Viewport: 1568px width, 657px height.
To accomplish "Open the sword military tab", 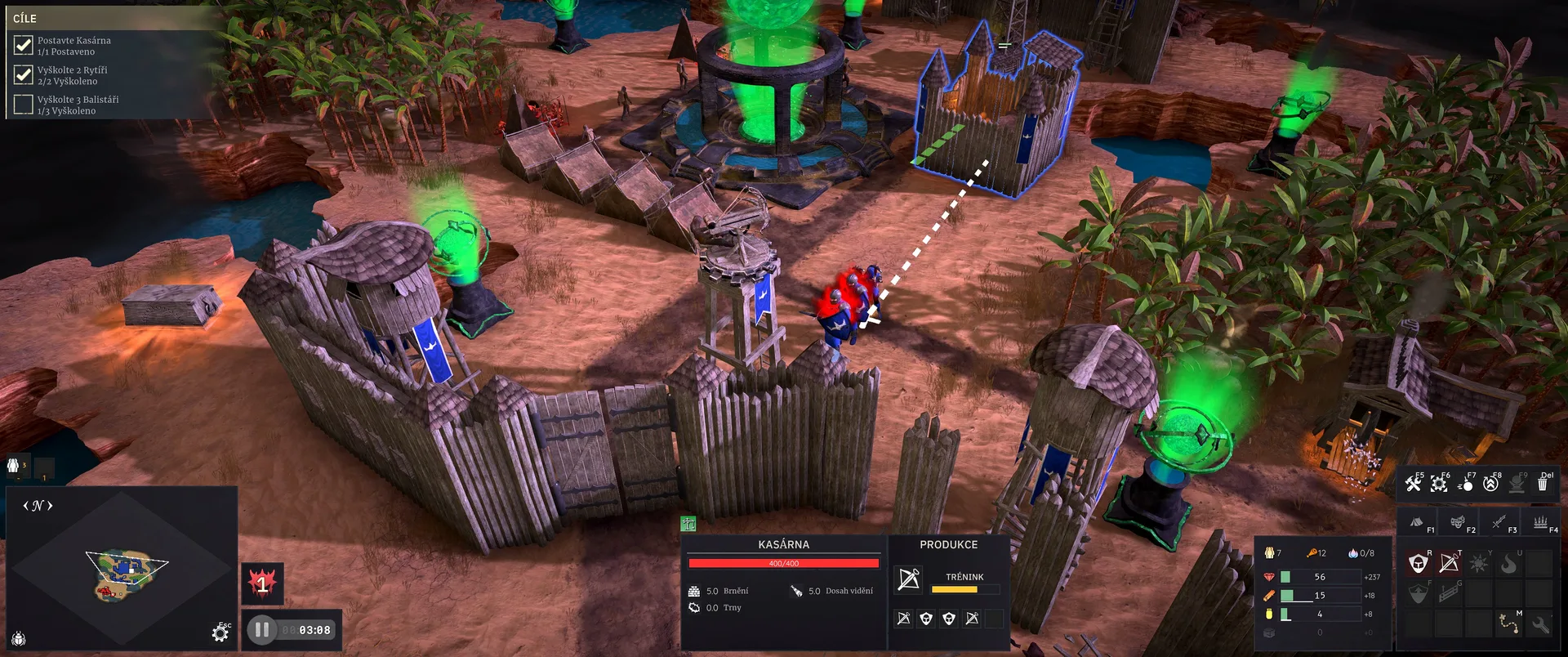I will point(1499,522).
